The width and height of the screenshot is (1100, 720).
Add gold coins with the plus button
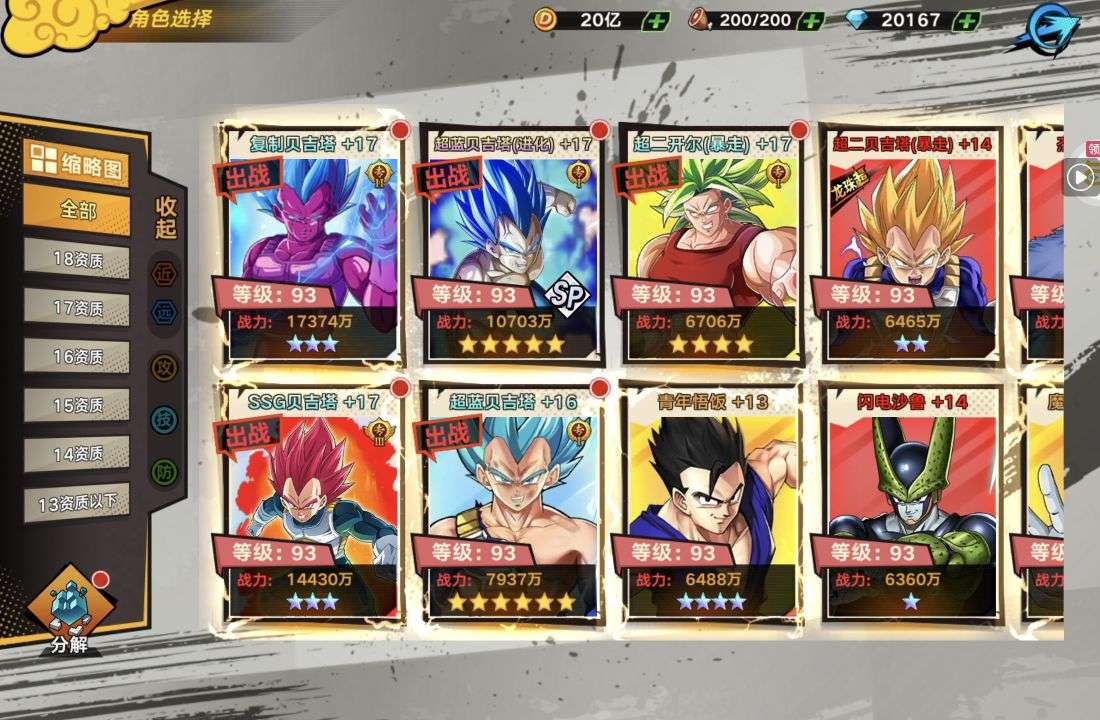(x=657, y=20)
